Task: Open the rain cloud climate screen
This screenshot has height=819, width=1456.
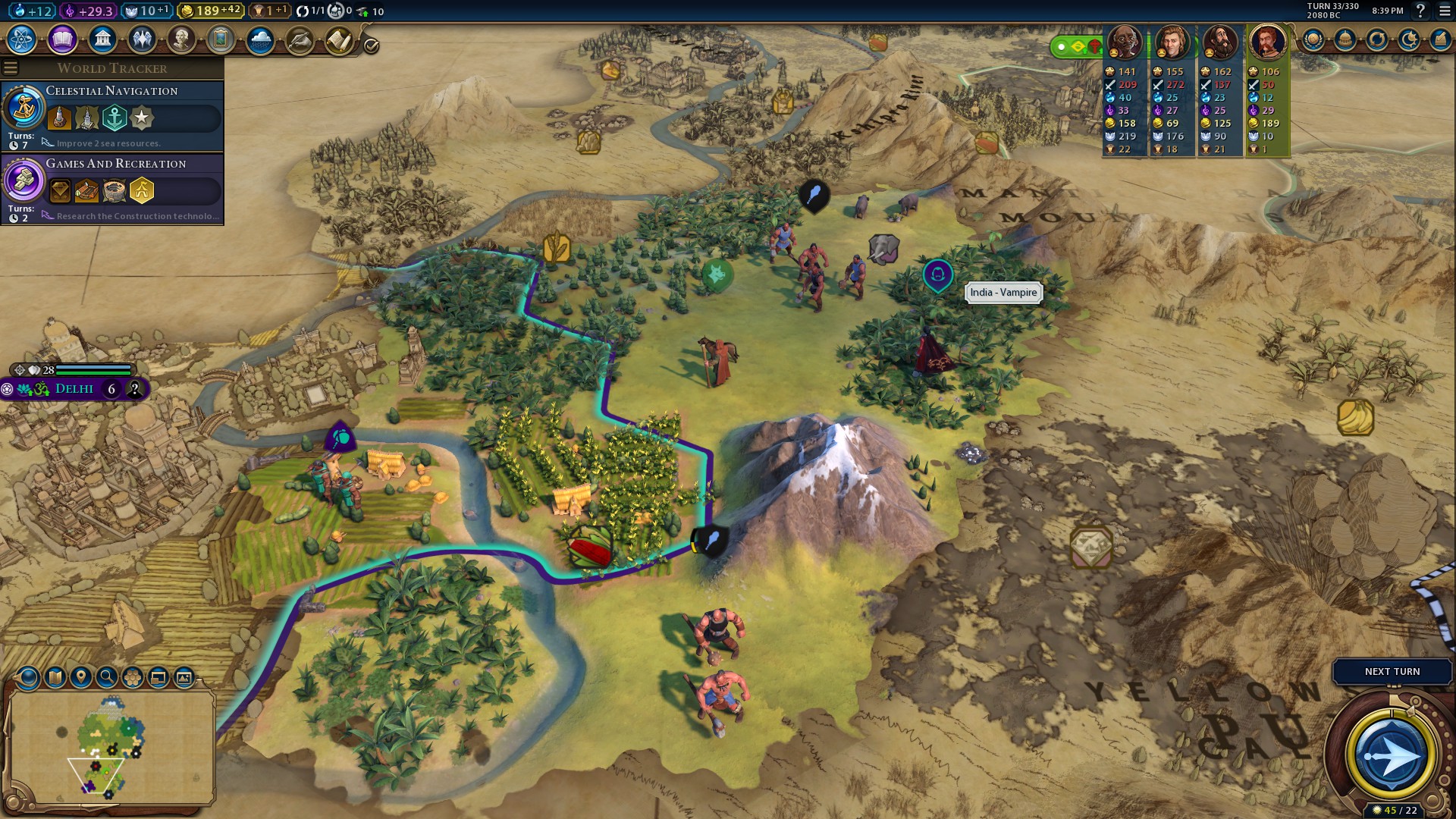Action: tap(260, 39)
